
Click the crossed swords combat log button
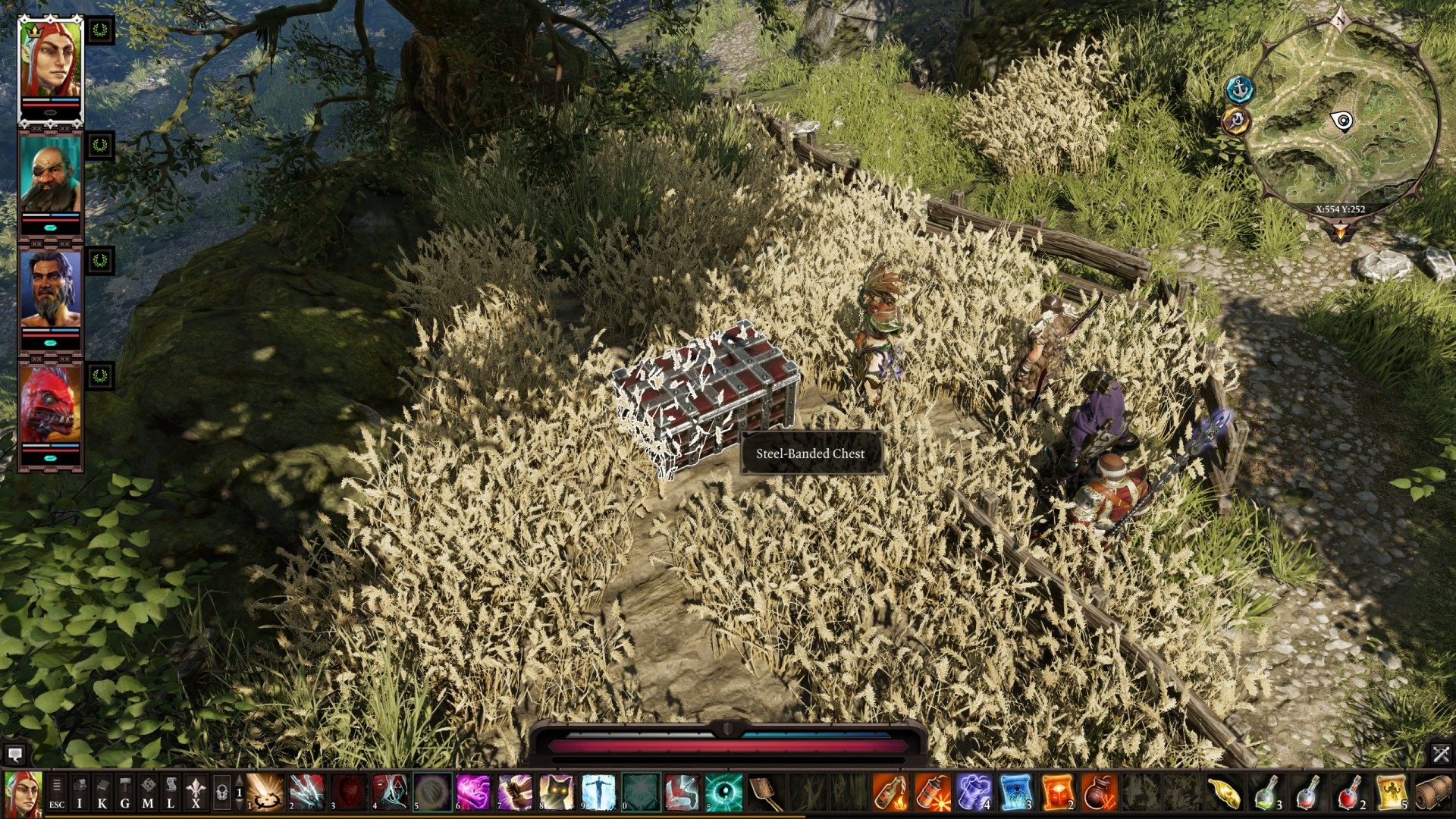(1441, 755)
